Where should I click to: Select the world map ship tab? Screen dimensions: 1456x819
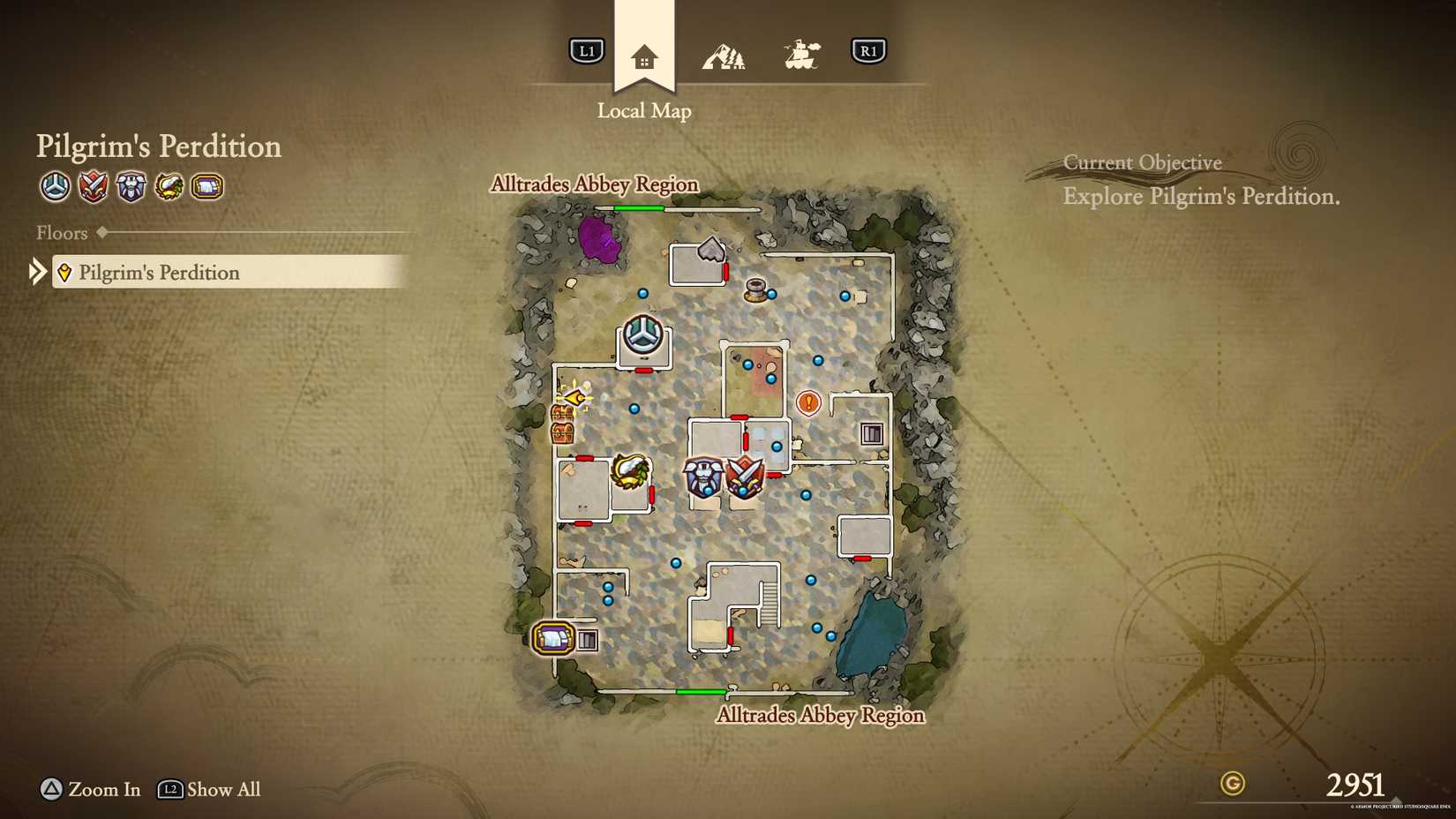coord(802,52)
